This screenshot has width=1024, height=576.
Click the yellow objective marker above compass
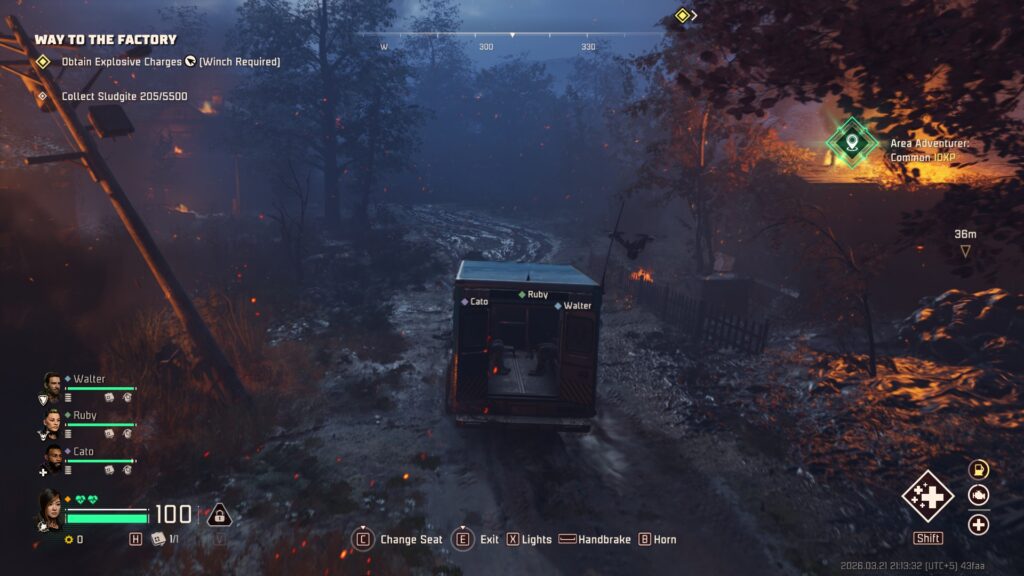tap(682, 15)
